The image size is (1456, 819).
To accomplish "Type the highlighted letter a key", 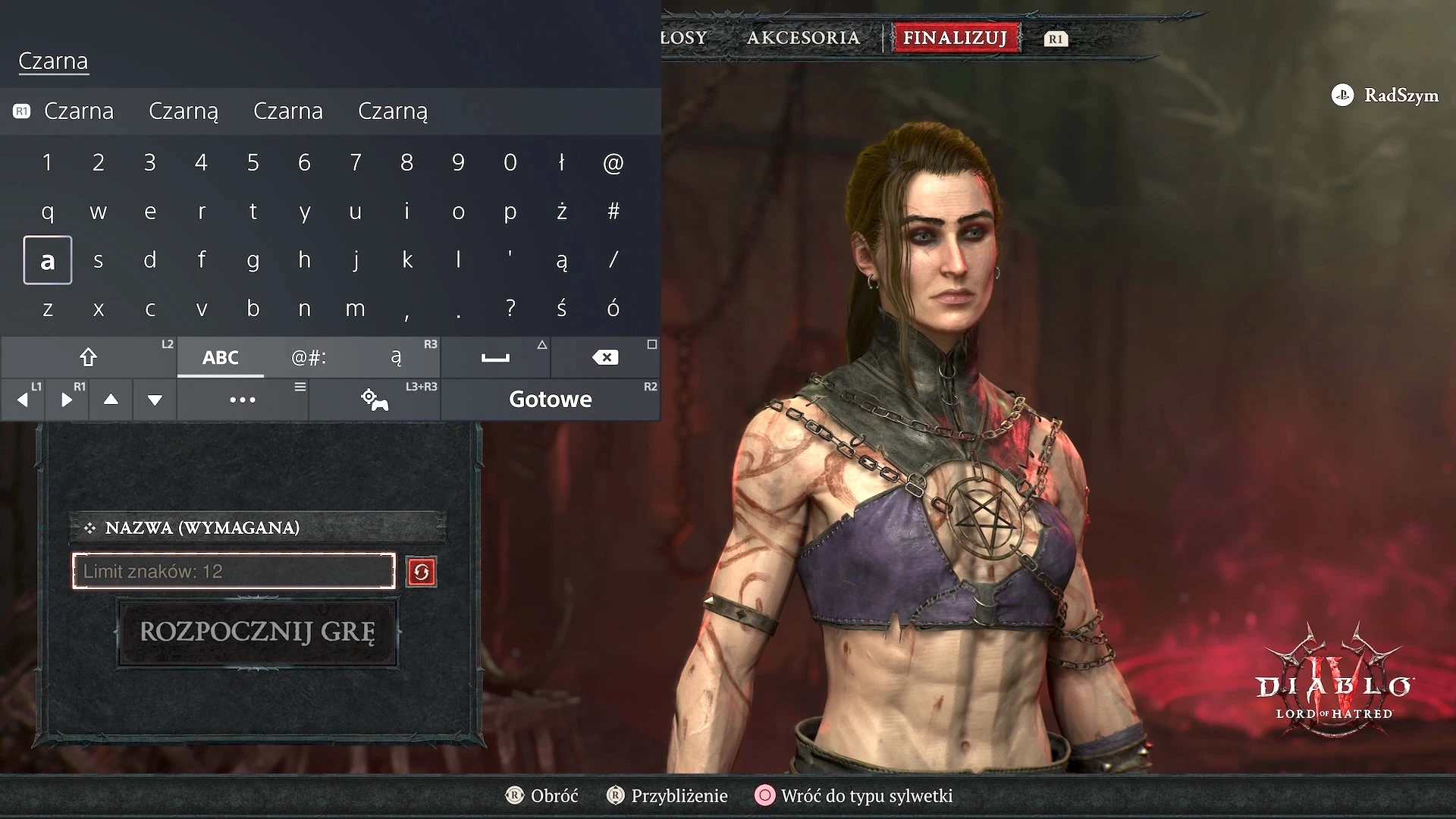I will [x=48, y=260].
